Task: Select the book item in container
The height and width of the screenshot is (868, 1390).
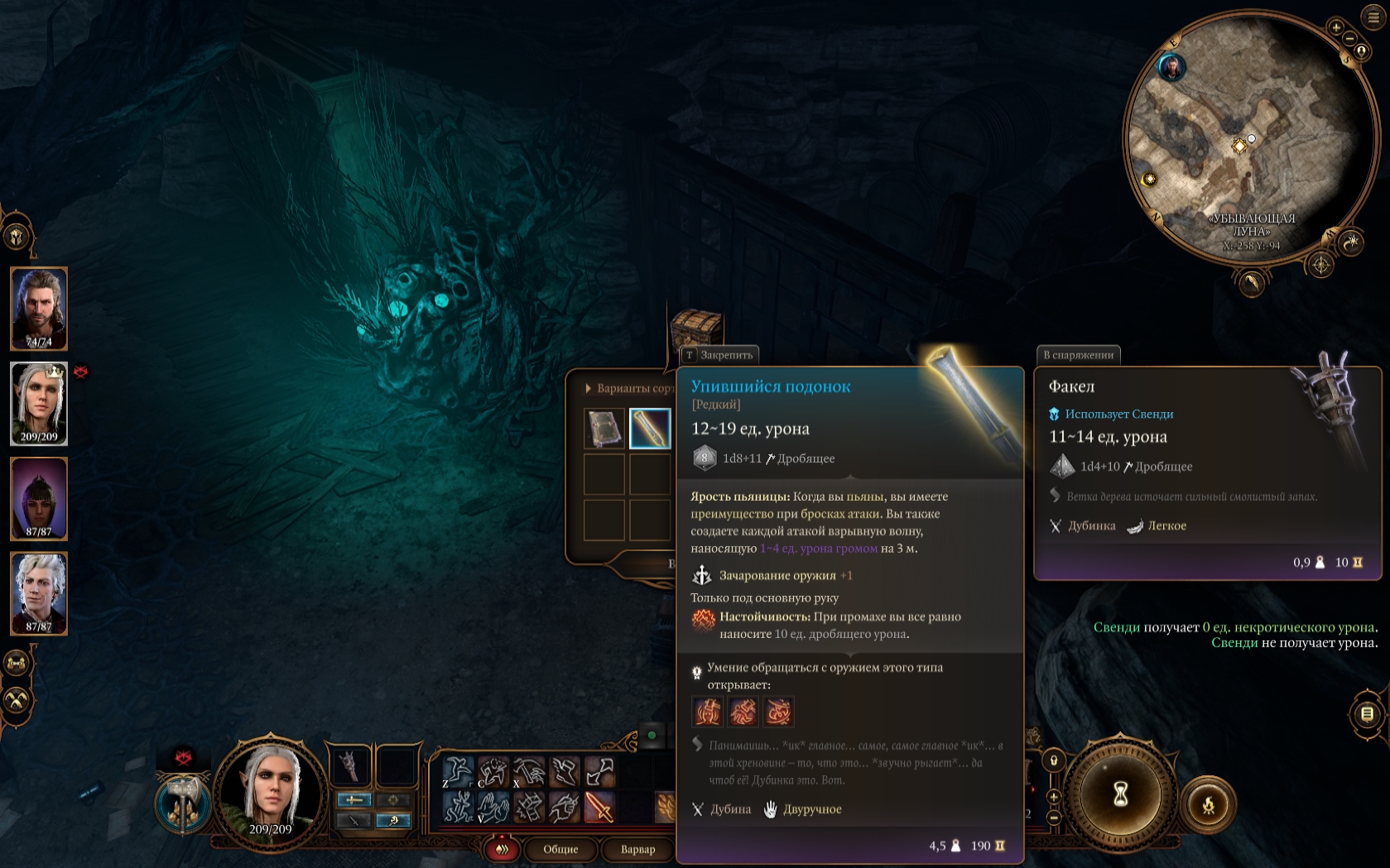Action: [604, 429]
